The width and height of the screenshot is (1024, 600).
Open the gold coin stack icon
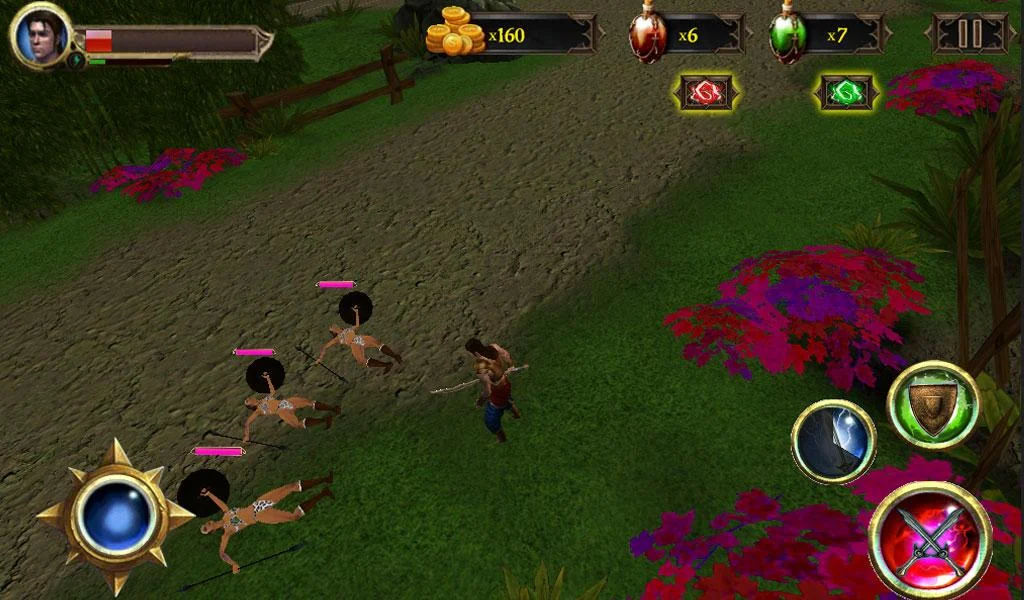455,32
